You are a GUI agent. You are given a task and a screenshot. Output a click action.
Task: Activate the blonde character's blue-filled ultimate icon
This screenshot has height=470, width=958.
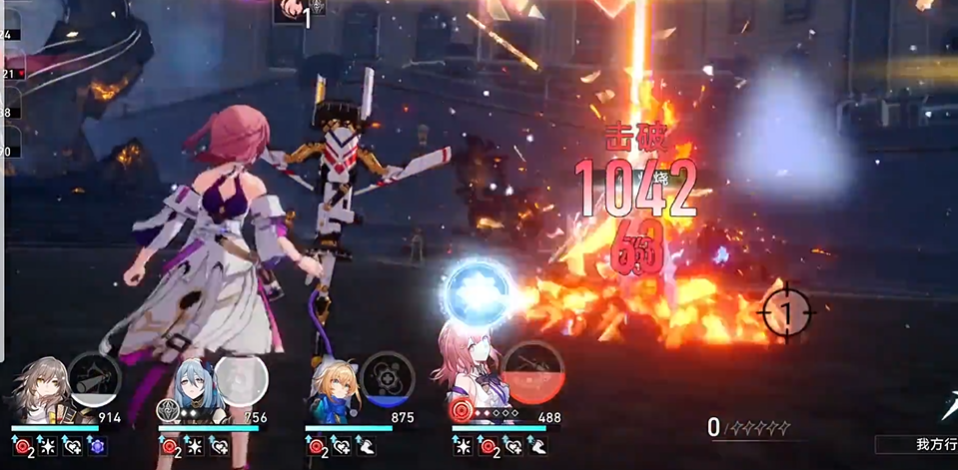388,378
